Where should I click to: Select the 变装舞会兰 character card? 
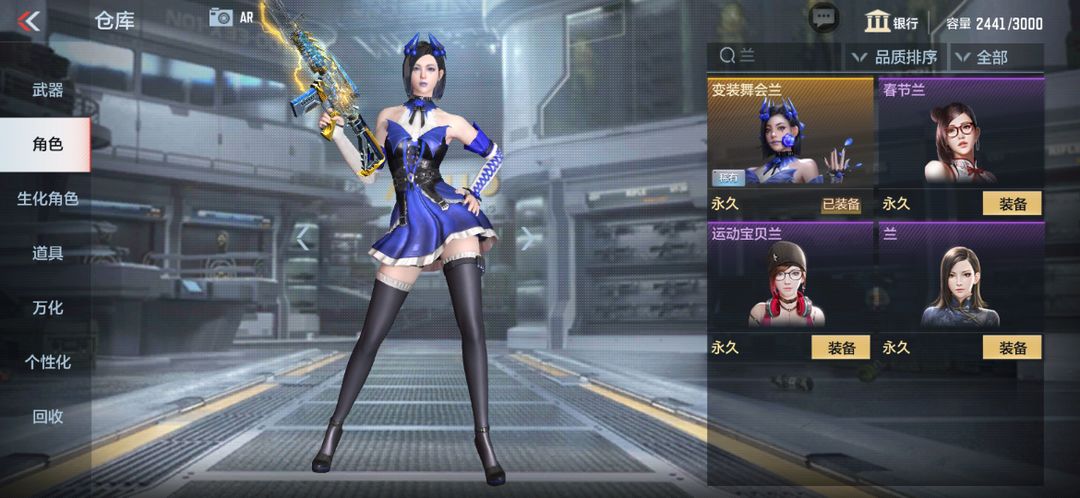click(x=790, y=140)
